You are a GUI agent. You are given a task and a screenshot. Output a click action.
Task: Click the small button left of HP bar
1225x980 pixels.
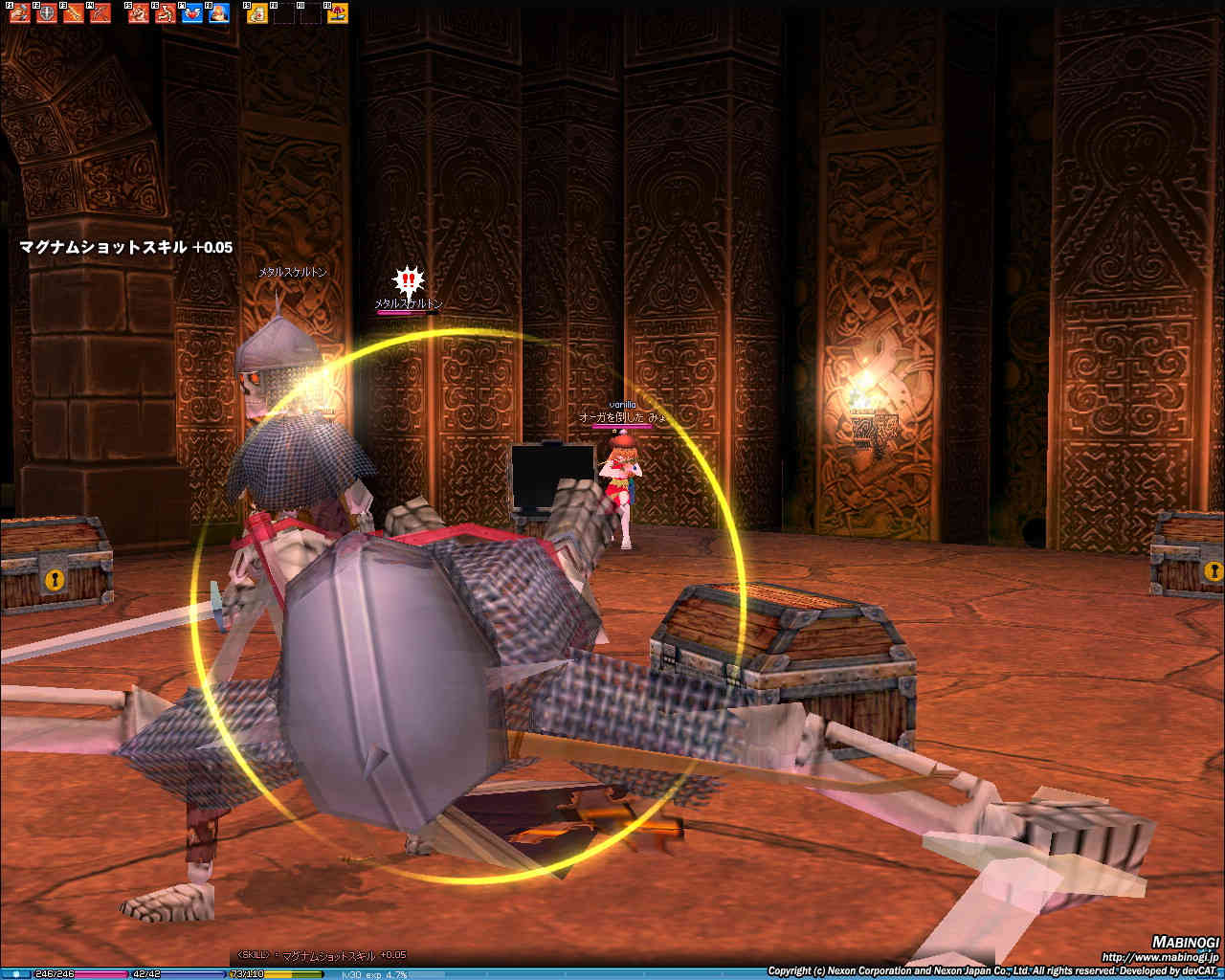pos(16,974)
